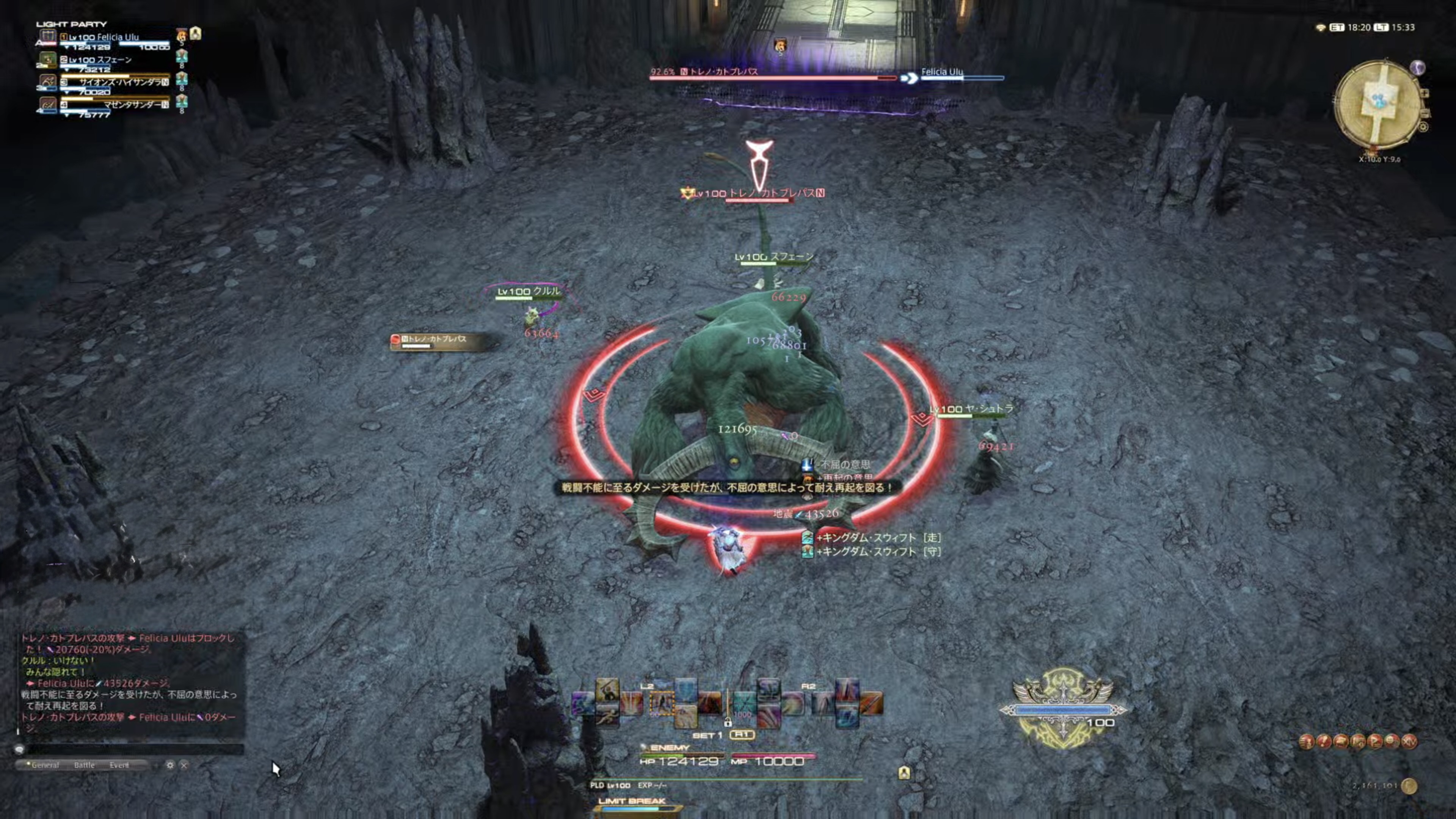Select the General chat tab
The width and height of the screenshot is (1456, 819).
(45, 765)
